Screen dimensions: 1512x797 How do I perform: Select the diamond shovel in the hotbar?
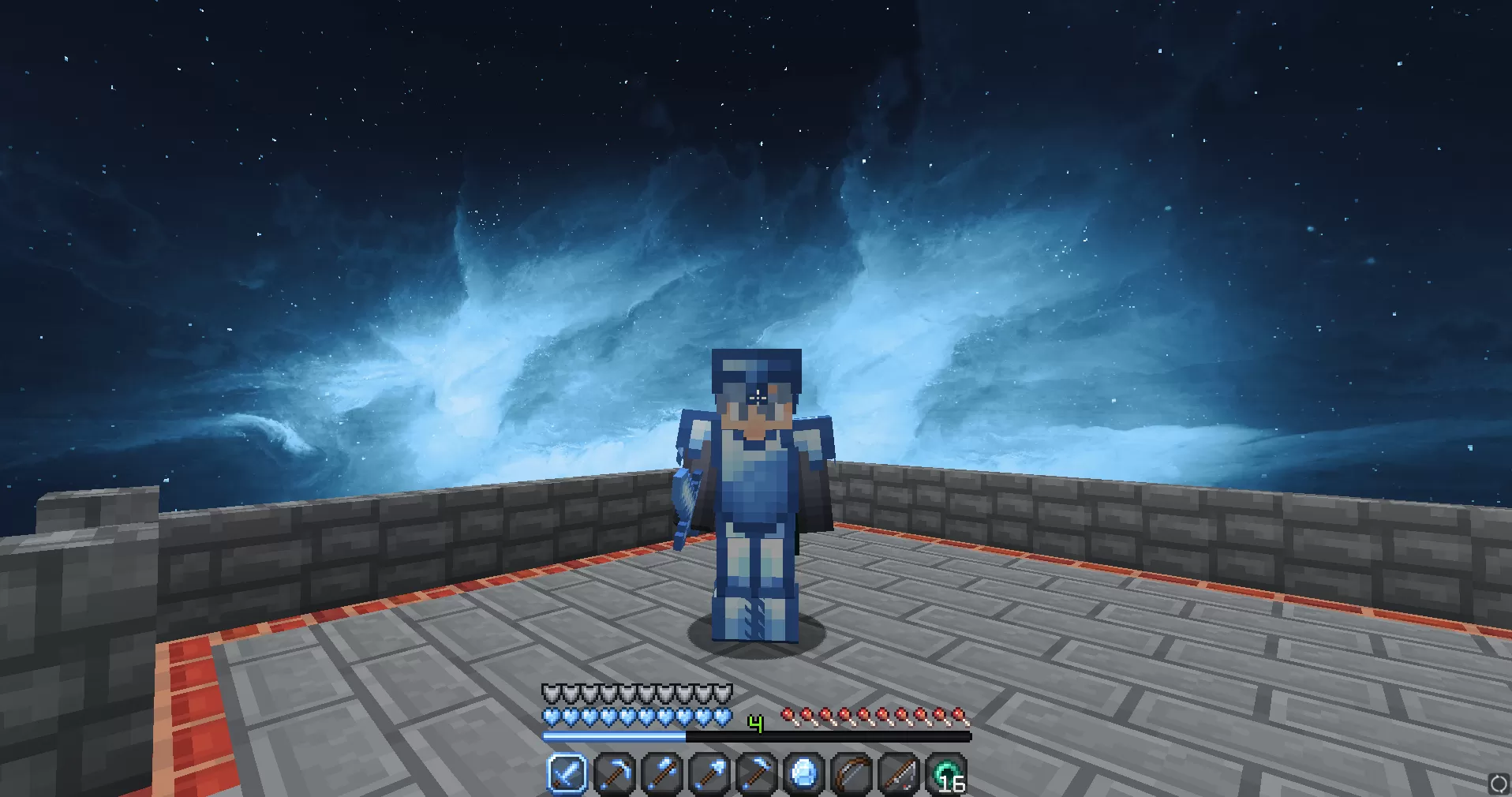point(709,775)
